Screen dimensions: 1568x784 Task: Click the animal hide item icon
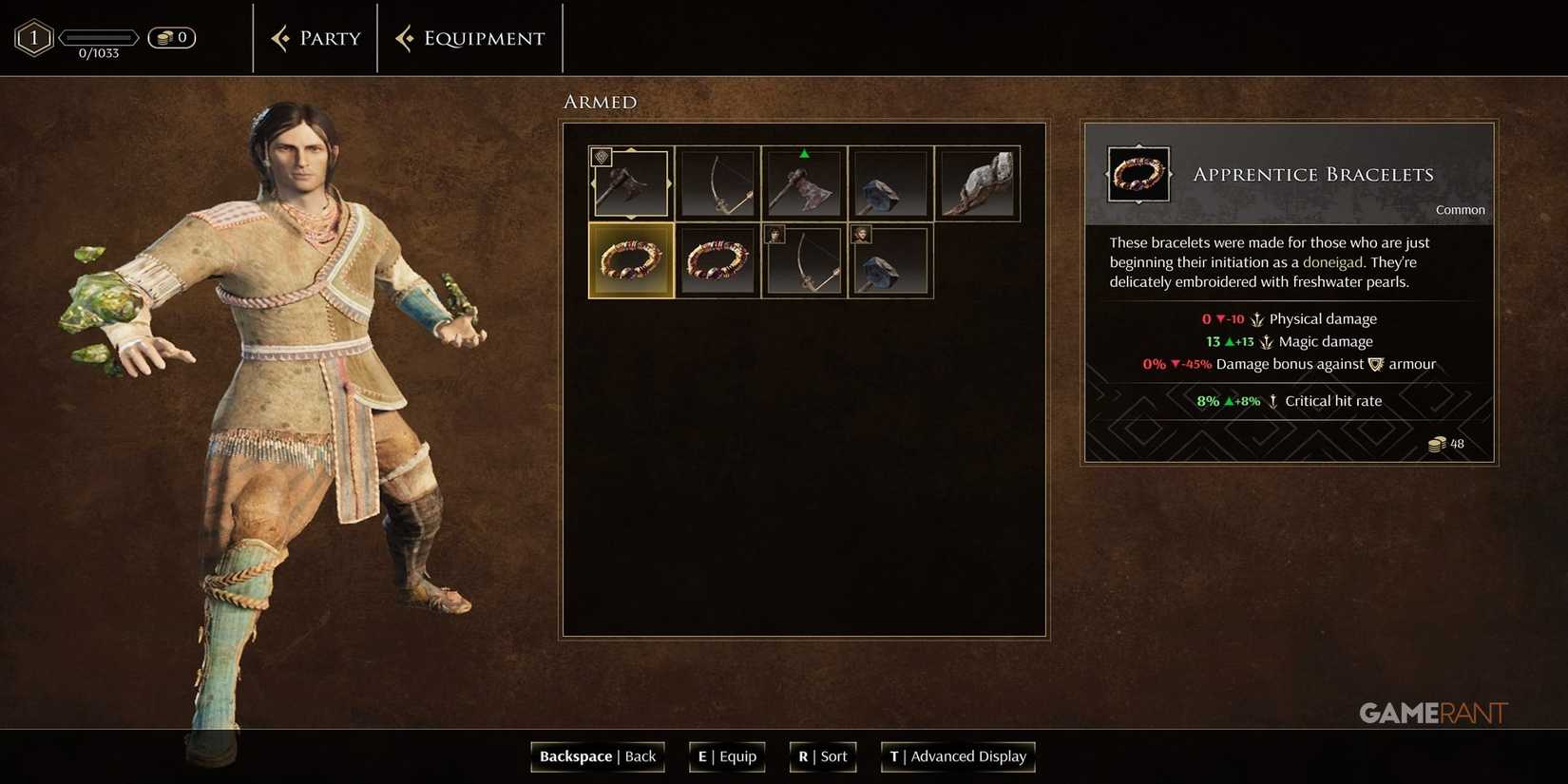click(979, 182)
